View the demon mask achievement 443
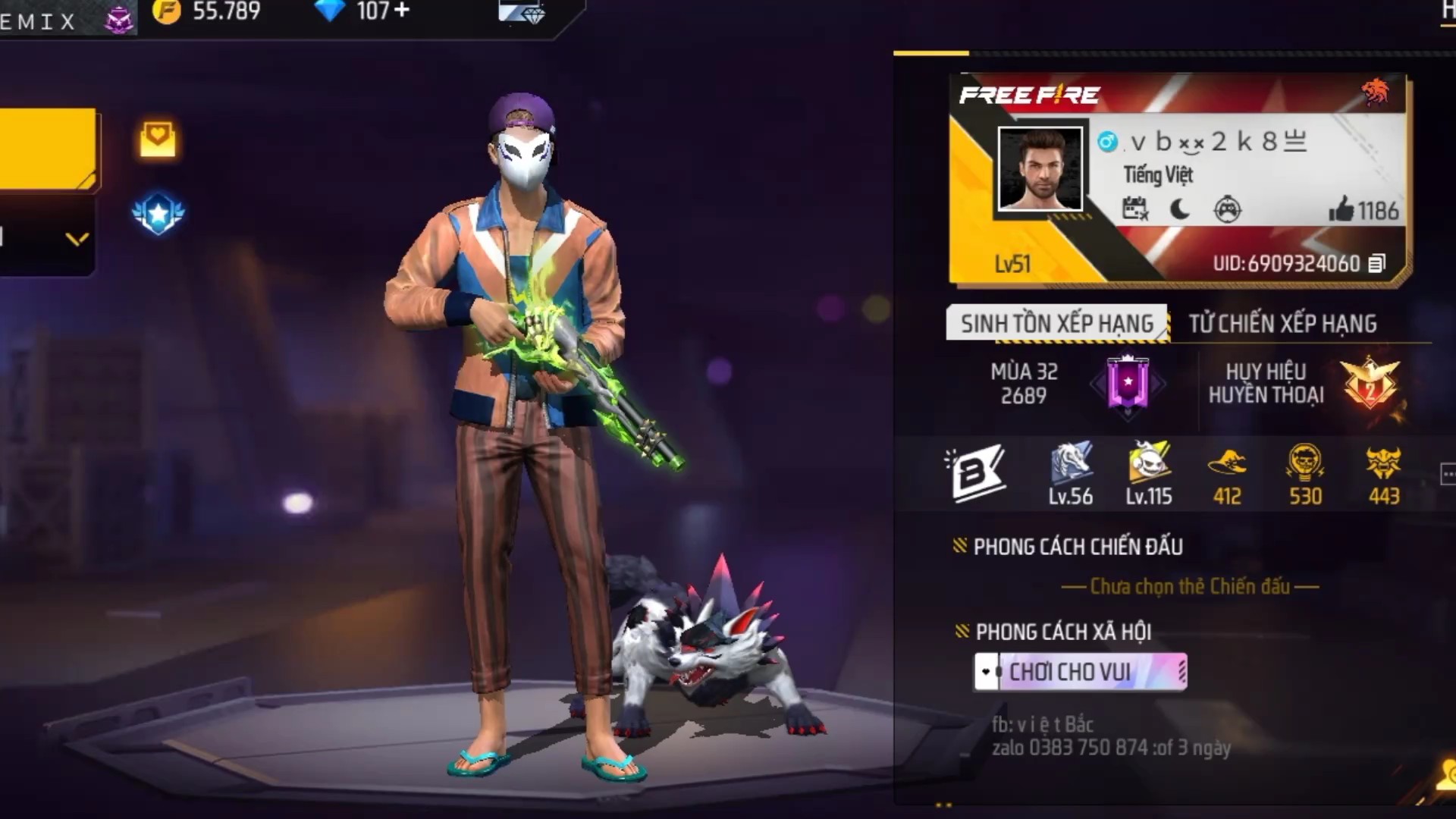The width and height of the screenshot is (1456, 819). (1383, 473)
